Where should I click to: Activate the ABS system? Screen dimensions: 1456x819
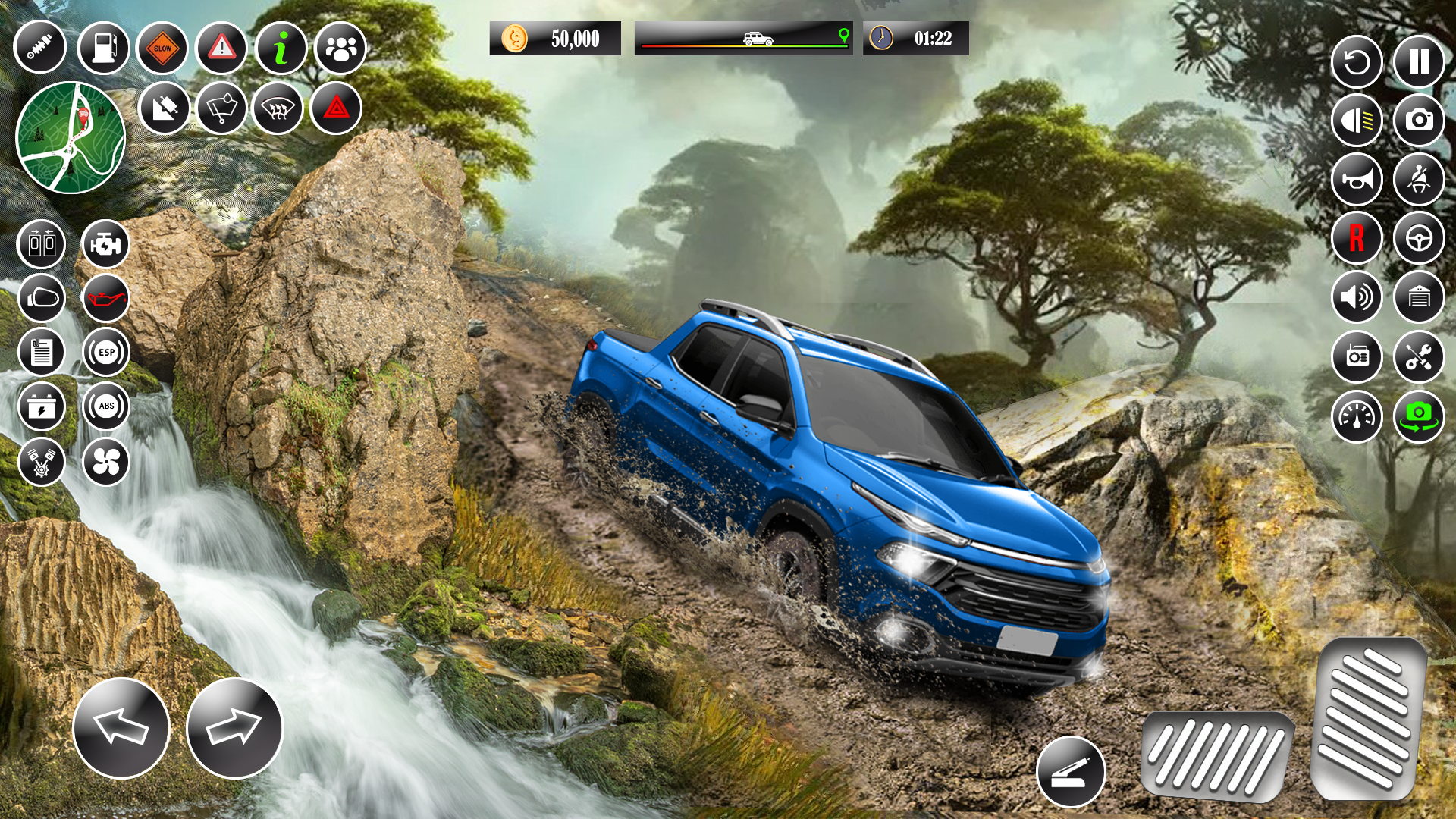pos(105,407)
